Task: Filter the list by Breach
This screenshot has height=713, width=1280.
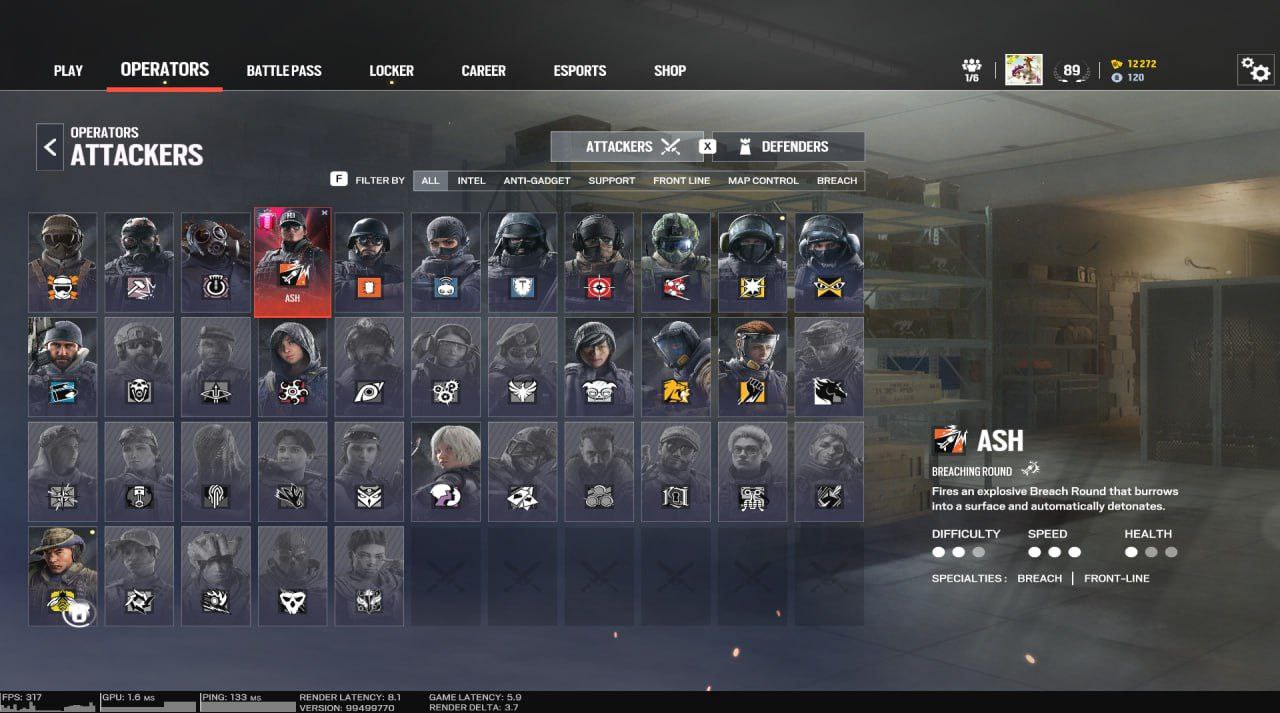Action: click(x=837, y=181)
